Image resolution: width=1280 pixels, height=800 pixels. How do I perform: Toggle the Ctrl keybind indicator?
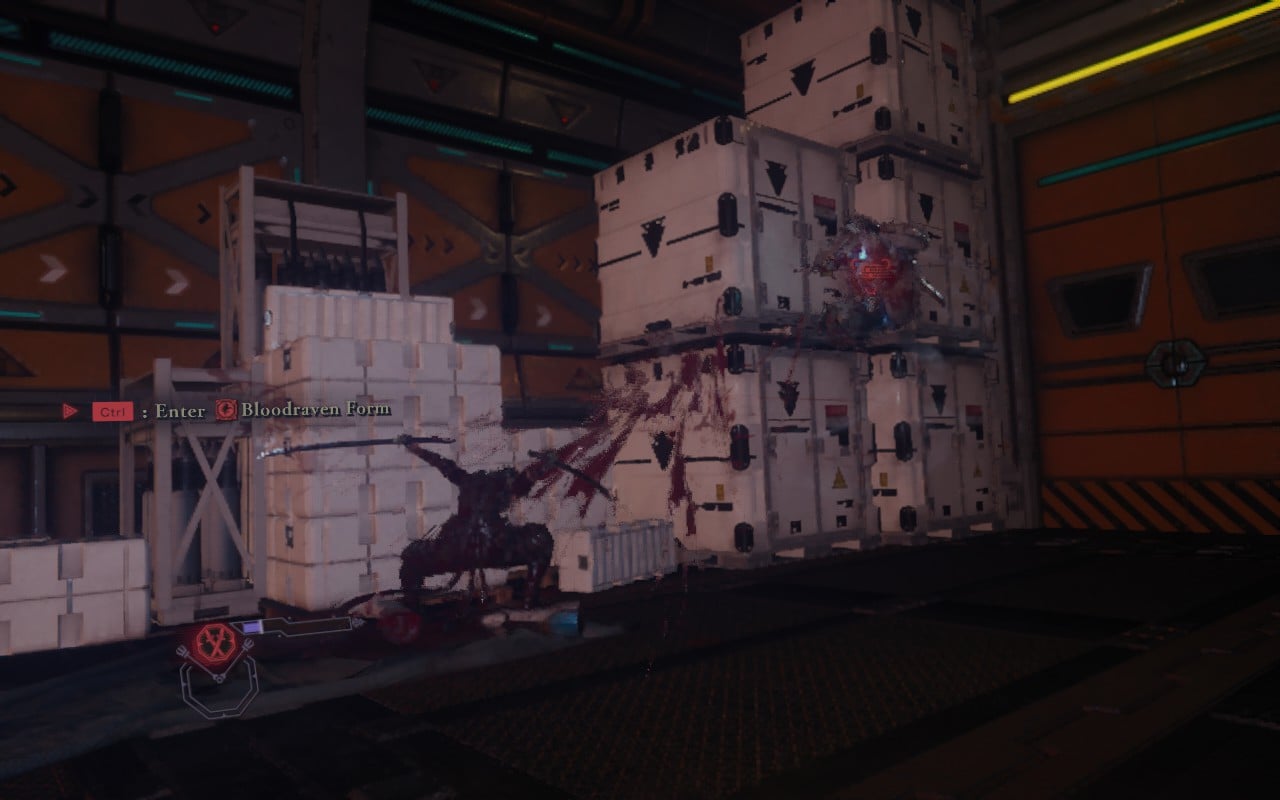pos(113,411)
